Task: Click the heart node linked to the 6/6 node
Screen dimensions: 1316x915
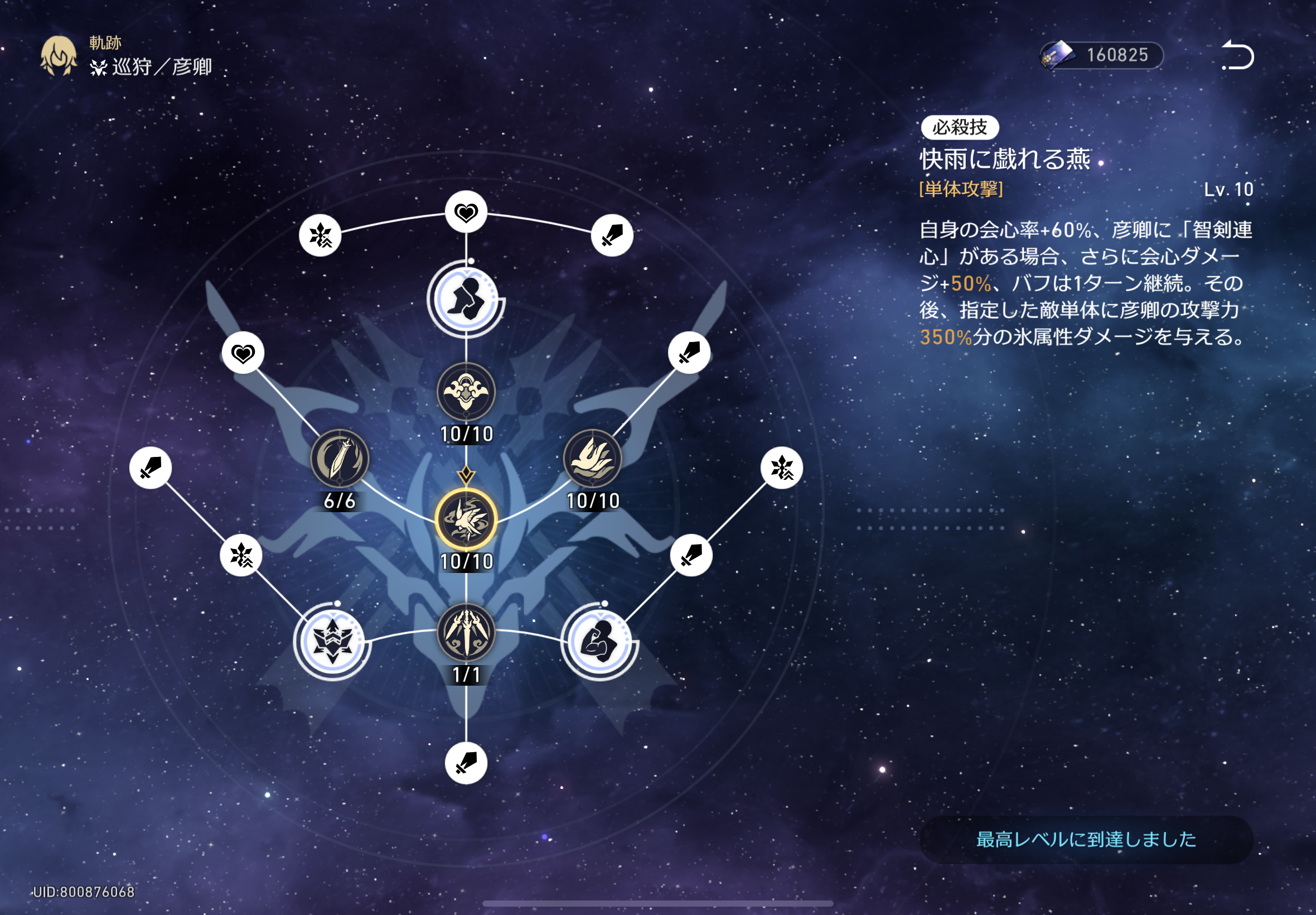Action: 243,353
